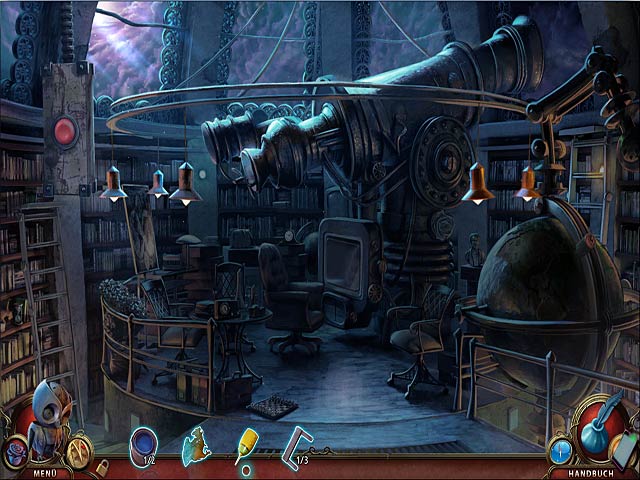Viewport: 640px width, 480px height.
Task: Pick the torn map fragment item
Action: pos(196,449)
